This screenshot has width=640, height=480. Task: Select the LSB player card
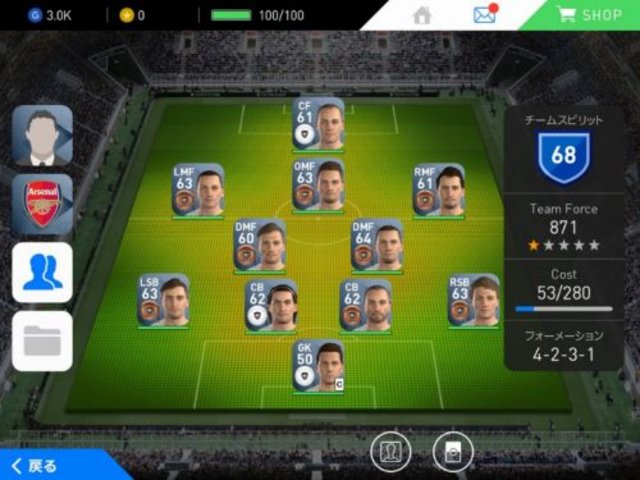164,300
